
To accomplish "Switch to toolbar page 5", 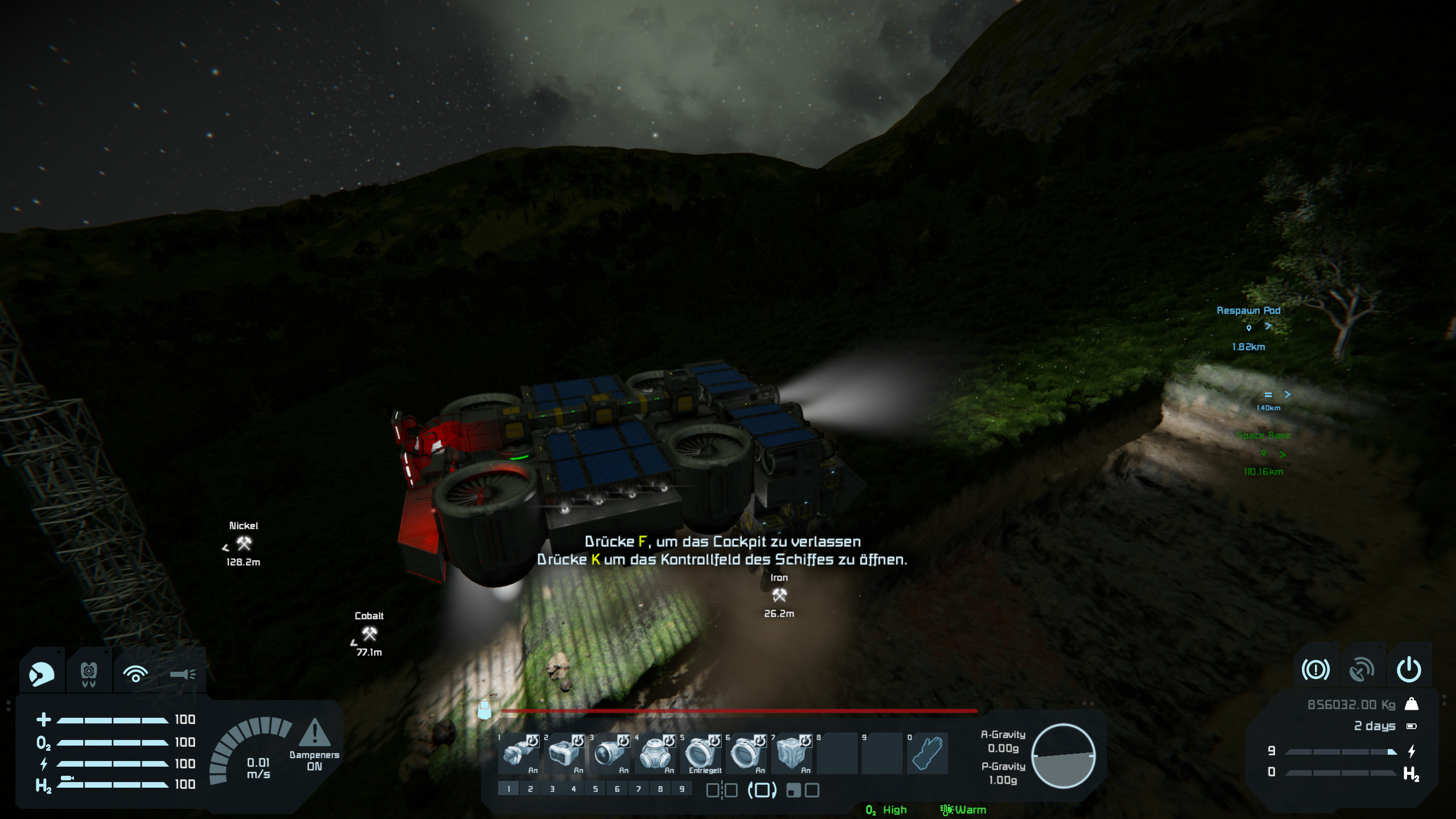I will 595,789.
